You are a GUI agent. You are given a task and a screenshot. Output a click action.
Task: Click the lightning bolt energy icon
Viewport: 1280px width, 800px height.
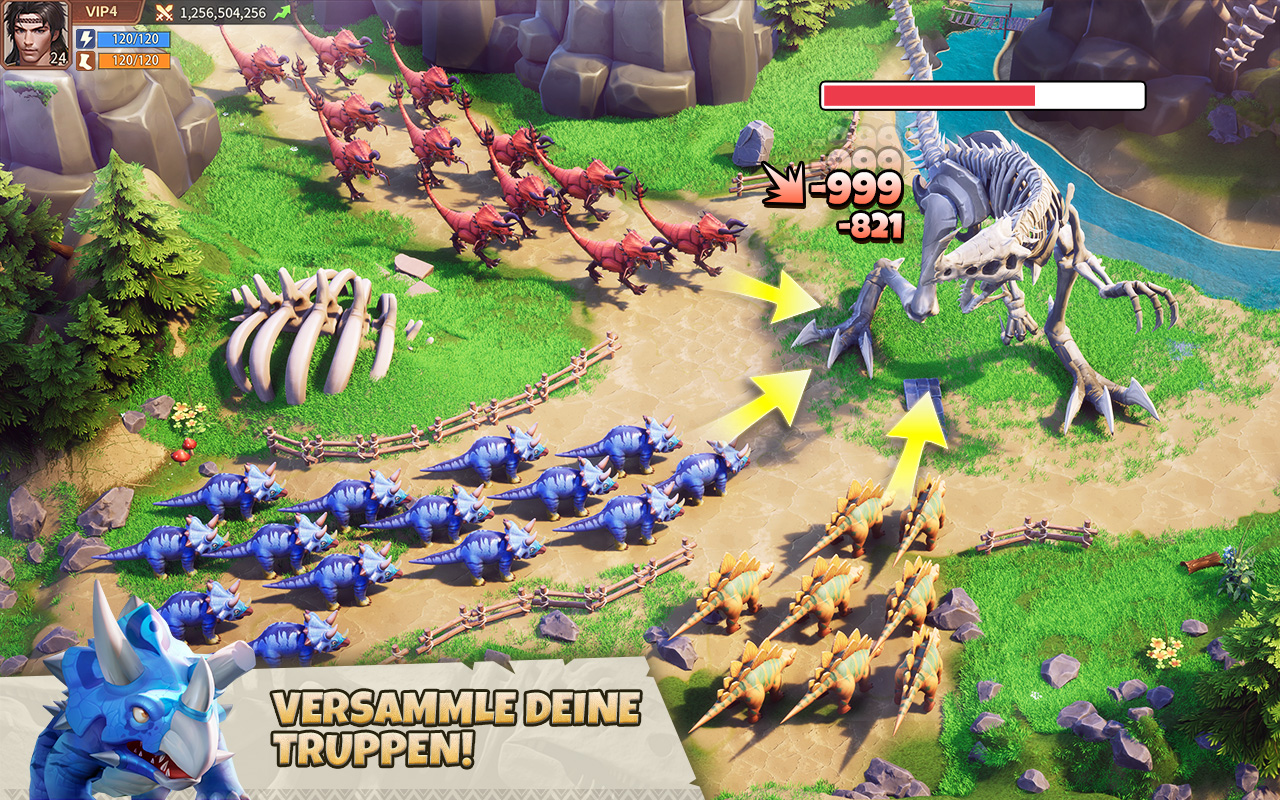86,37
